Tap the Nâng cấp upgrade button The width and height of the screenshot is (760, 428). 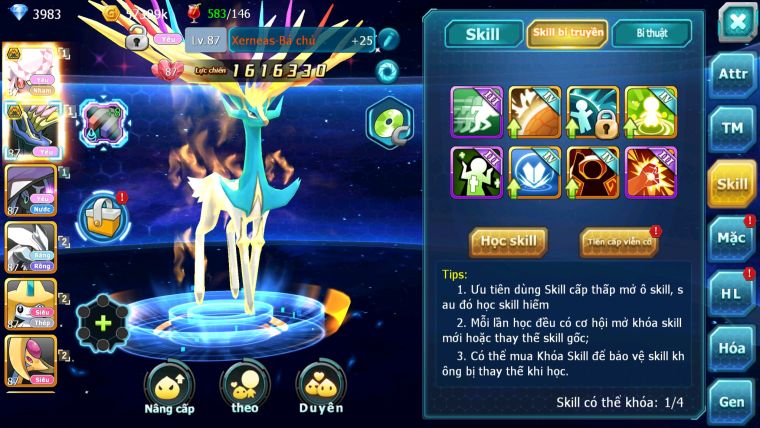pos(168,389)
